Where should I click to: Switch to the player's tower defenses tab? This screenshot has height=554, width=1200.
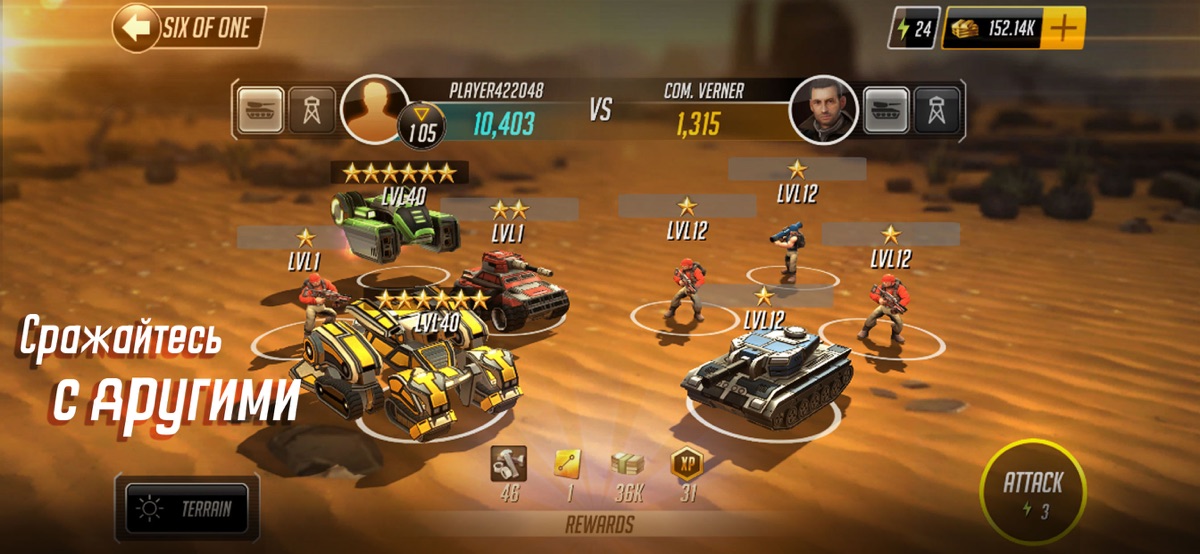pyautogui.click(x=311, y=110)
